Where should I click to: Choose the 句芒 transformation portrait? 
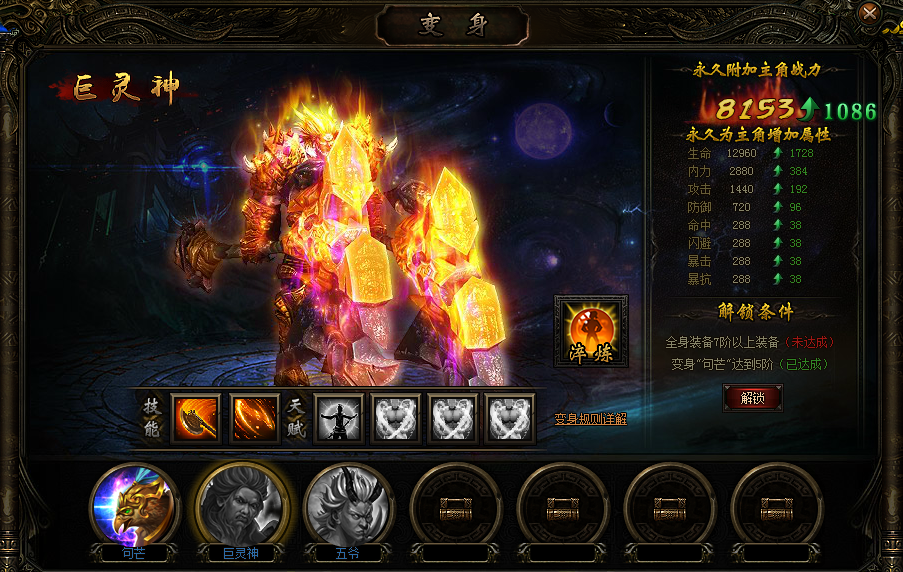(134, 505)
